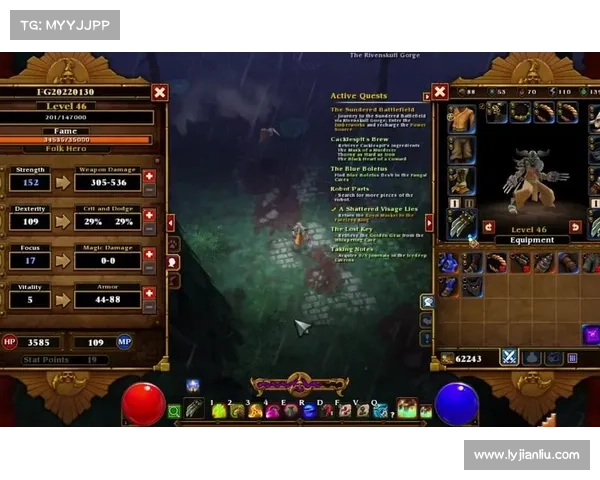The width and height of the screenshot is (600, 480).
Task: Add a stat point to Vitality
Action: pyautogui.click(x=150, y=293)
